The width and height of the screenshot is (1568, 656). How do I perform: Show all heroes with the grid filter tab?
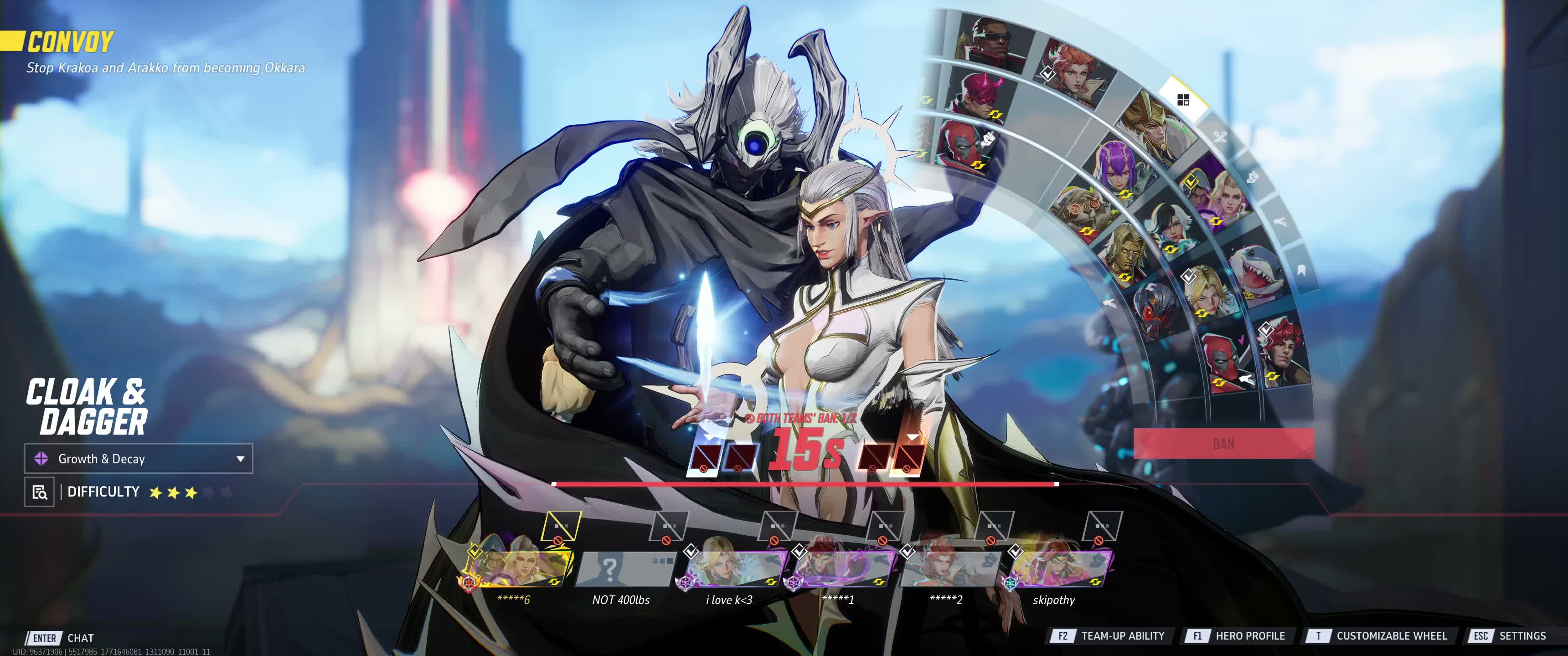coord(1183,100)
